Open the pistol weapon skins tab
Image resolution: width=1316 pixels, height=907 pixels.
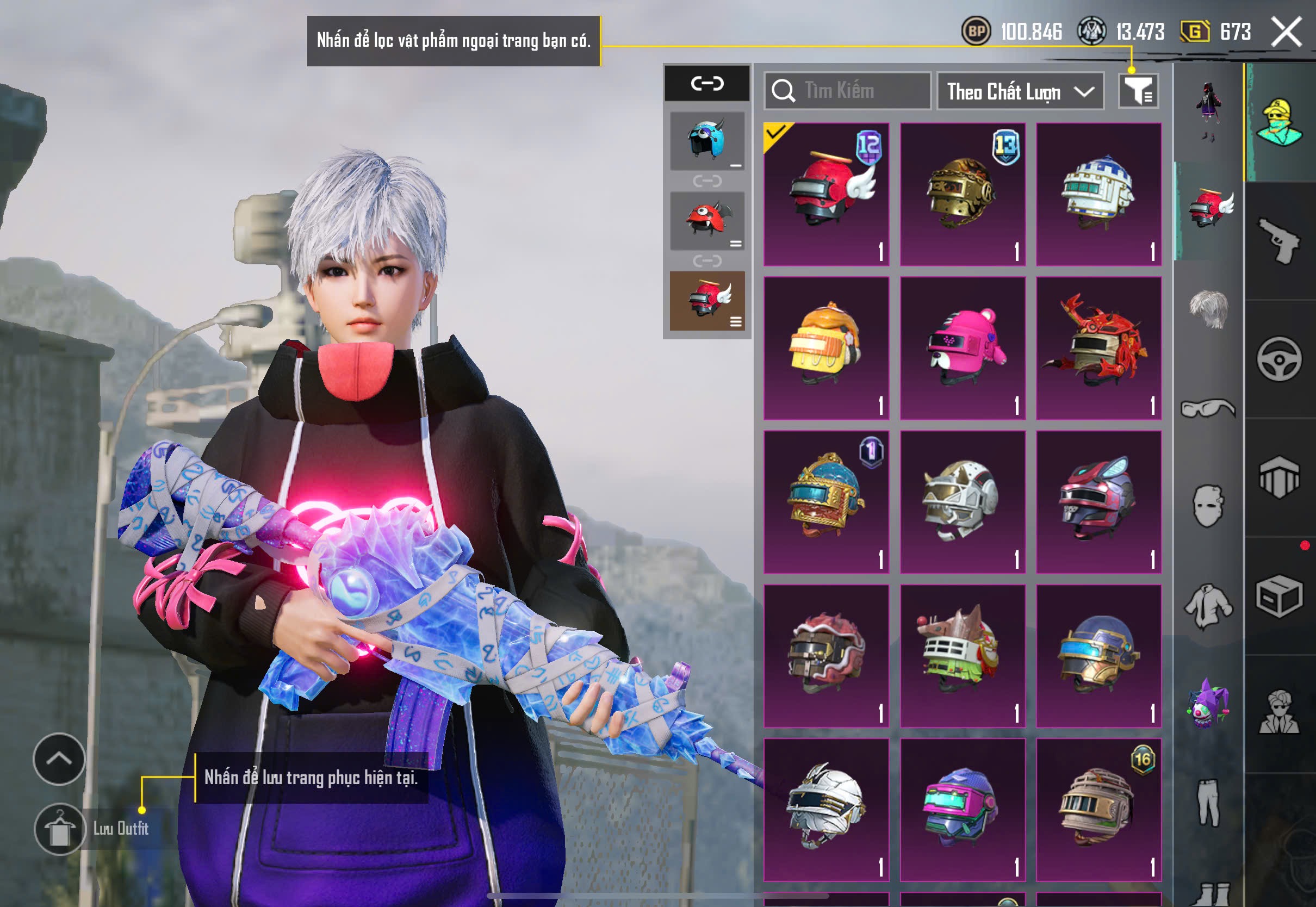pos(1279,241)
